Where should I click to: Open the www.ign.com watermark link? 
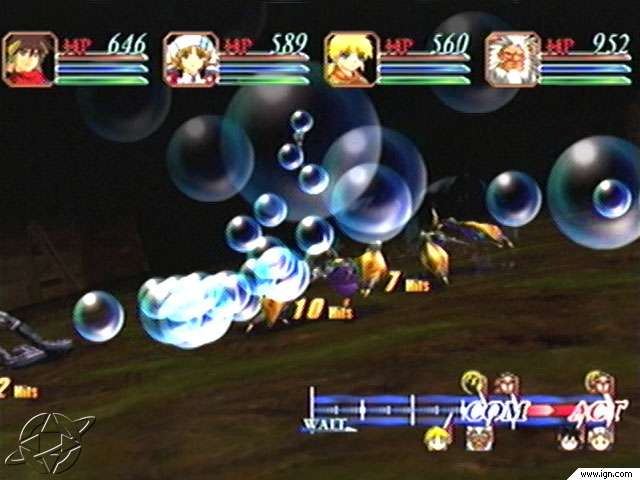(606, 471)
